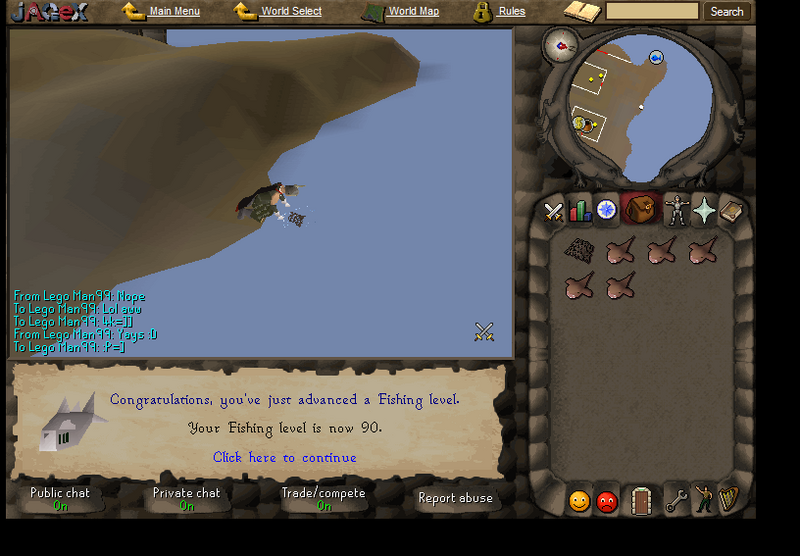The width and height of the screenshot is (800, 556).
Task: Open the skills stats bar-chart tab
Action: pos(580,211)
